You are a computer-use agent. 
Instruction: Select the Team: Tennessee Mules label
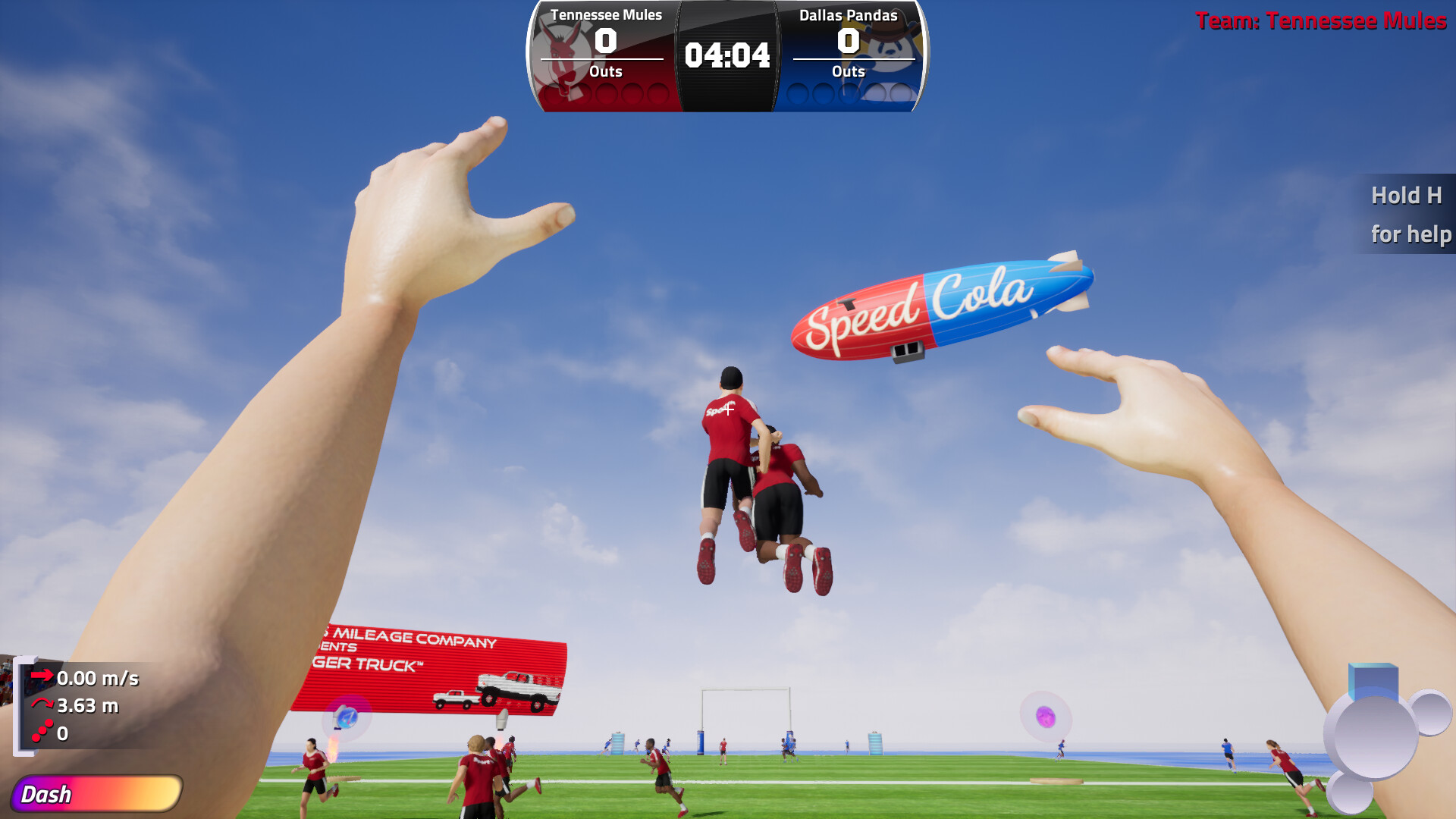[x=1319, y=21]
